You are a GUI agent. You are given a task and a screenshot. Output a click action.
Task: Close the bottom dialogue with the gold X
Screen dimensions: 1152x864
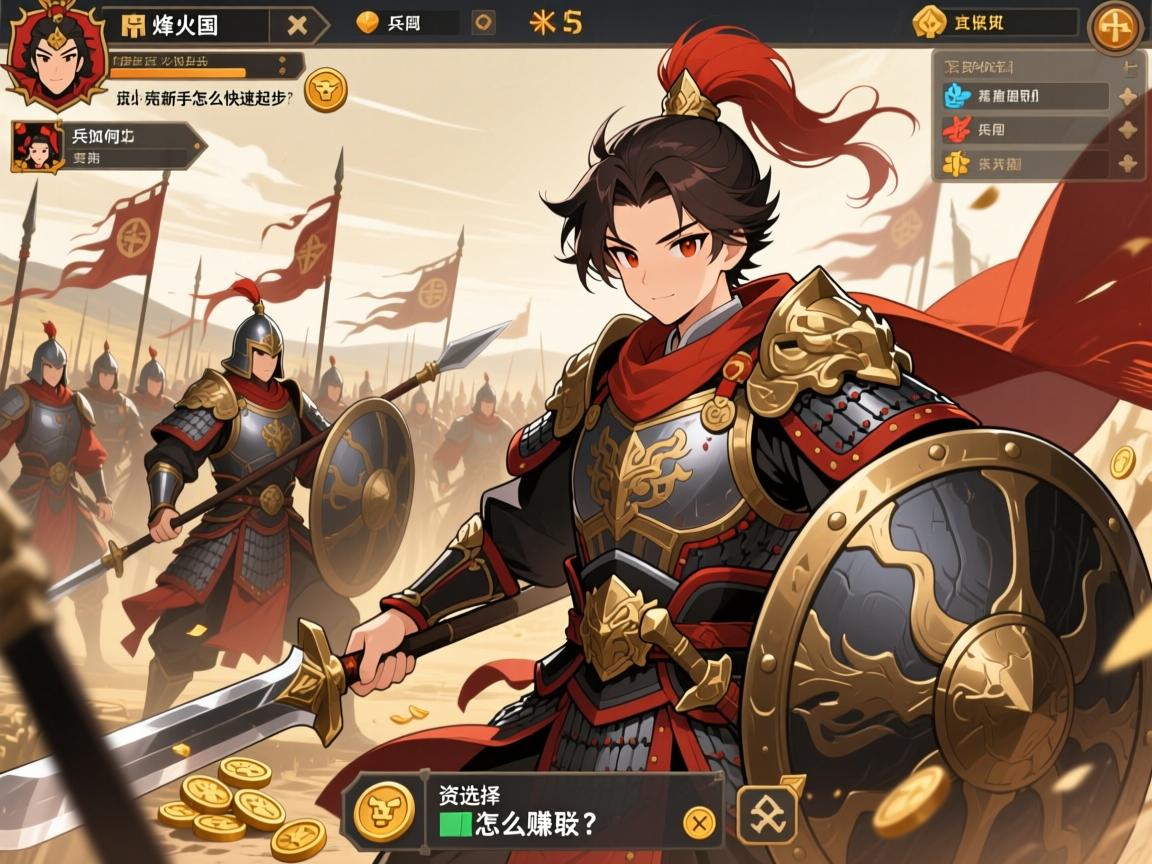tap(699, 823)
